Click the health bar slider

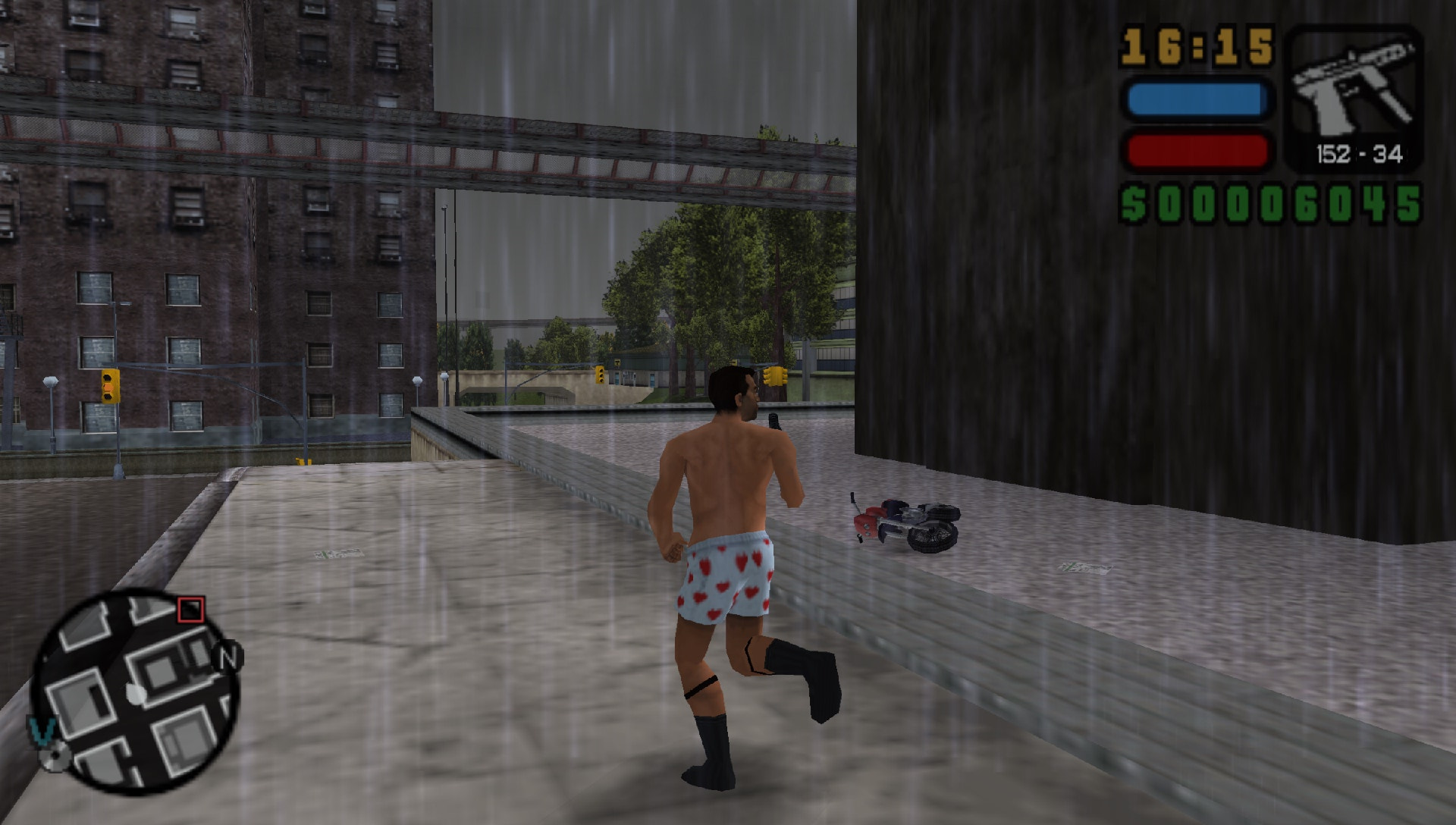click(x=1198, y=152)
